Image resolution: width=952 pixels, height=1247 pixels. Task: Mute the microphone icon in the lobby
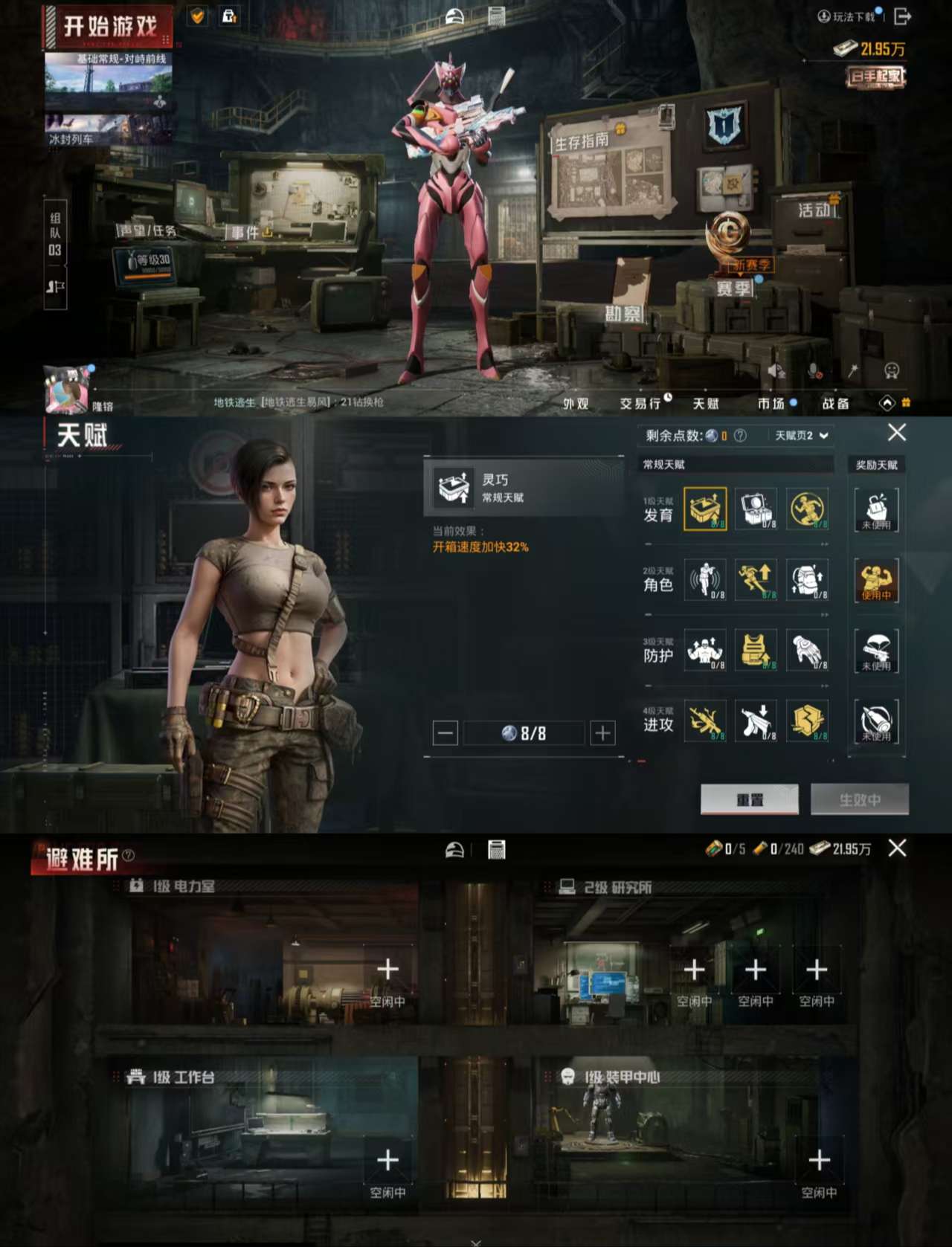click(812, 369)
